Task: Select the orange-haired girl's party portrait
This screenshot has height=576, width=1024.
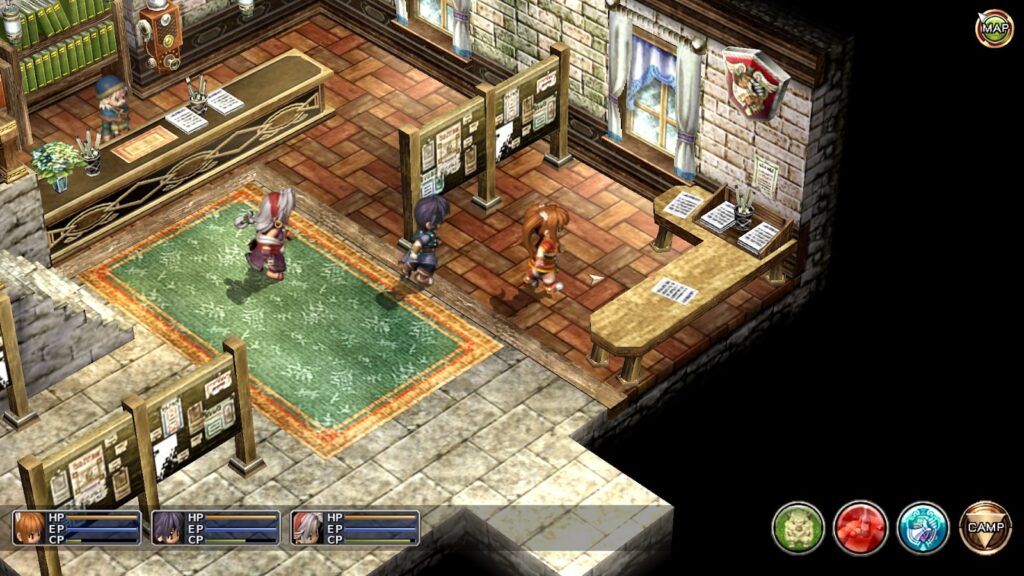Action: [x=30, y=527]
